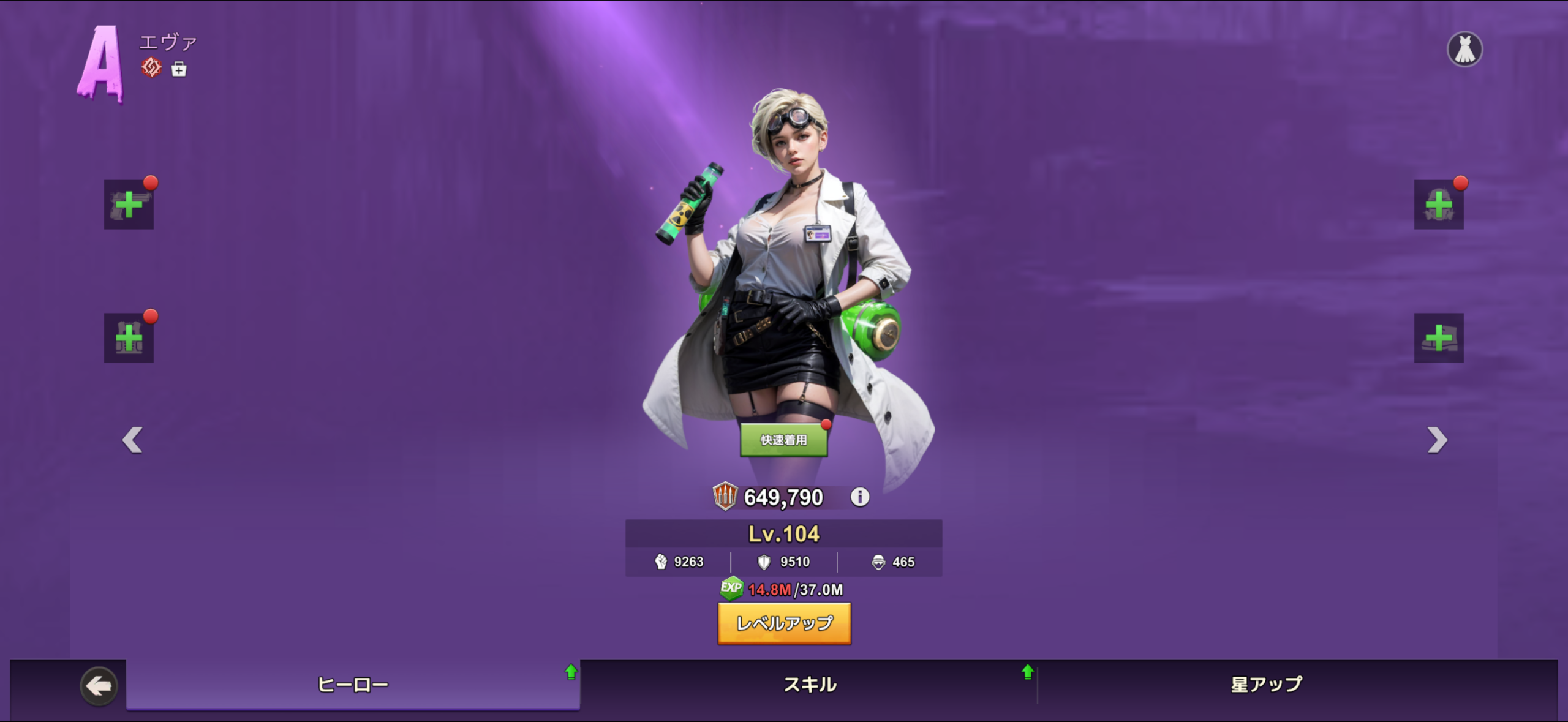Add equipment to the armor vest slot
1568x722 pixels.
(x=129, y=337)
